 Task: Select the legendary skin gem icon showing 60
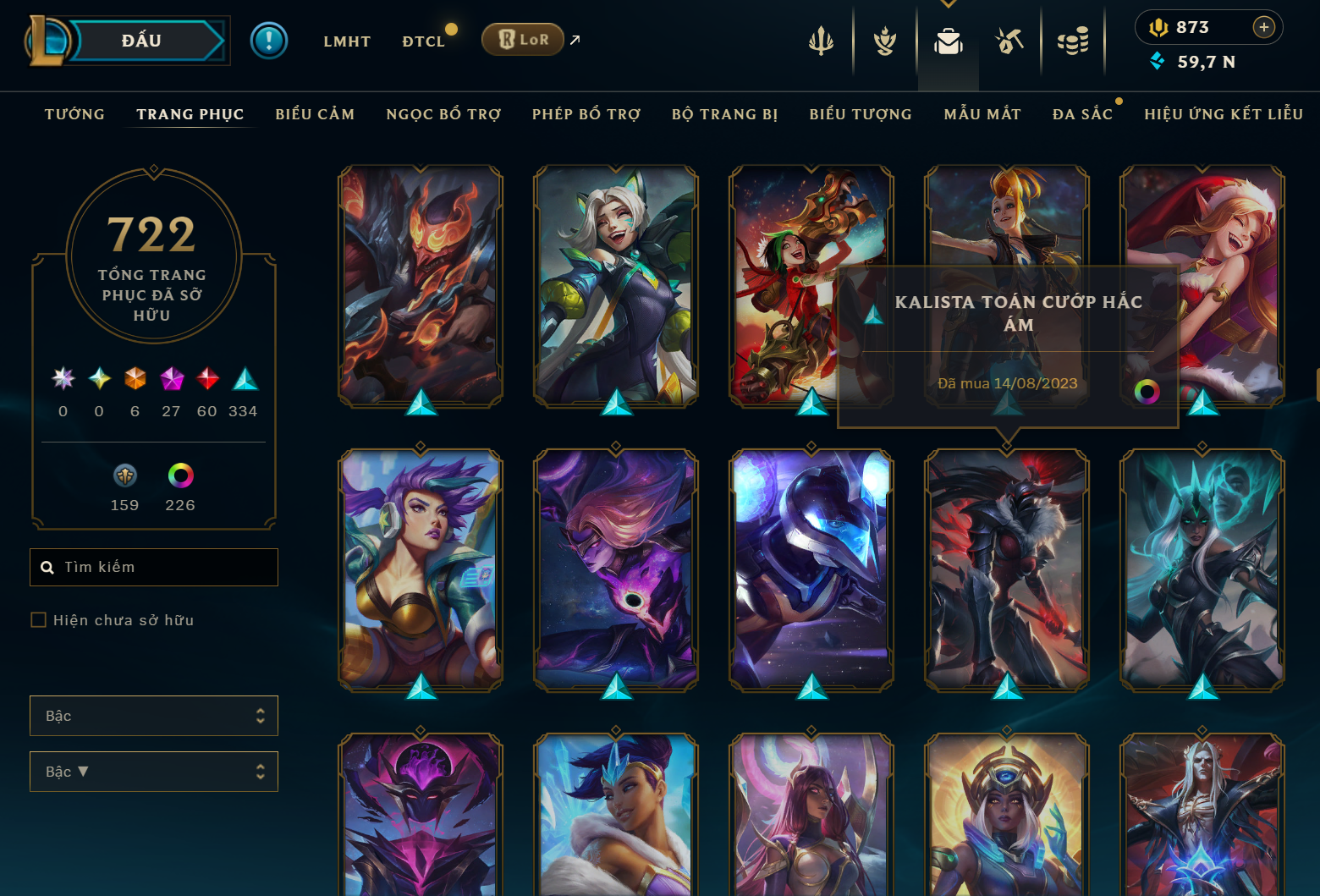[x=206, y=378]
